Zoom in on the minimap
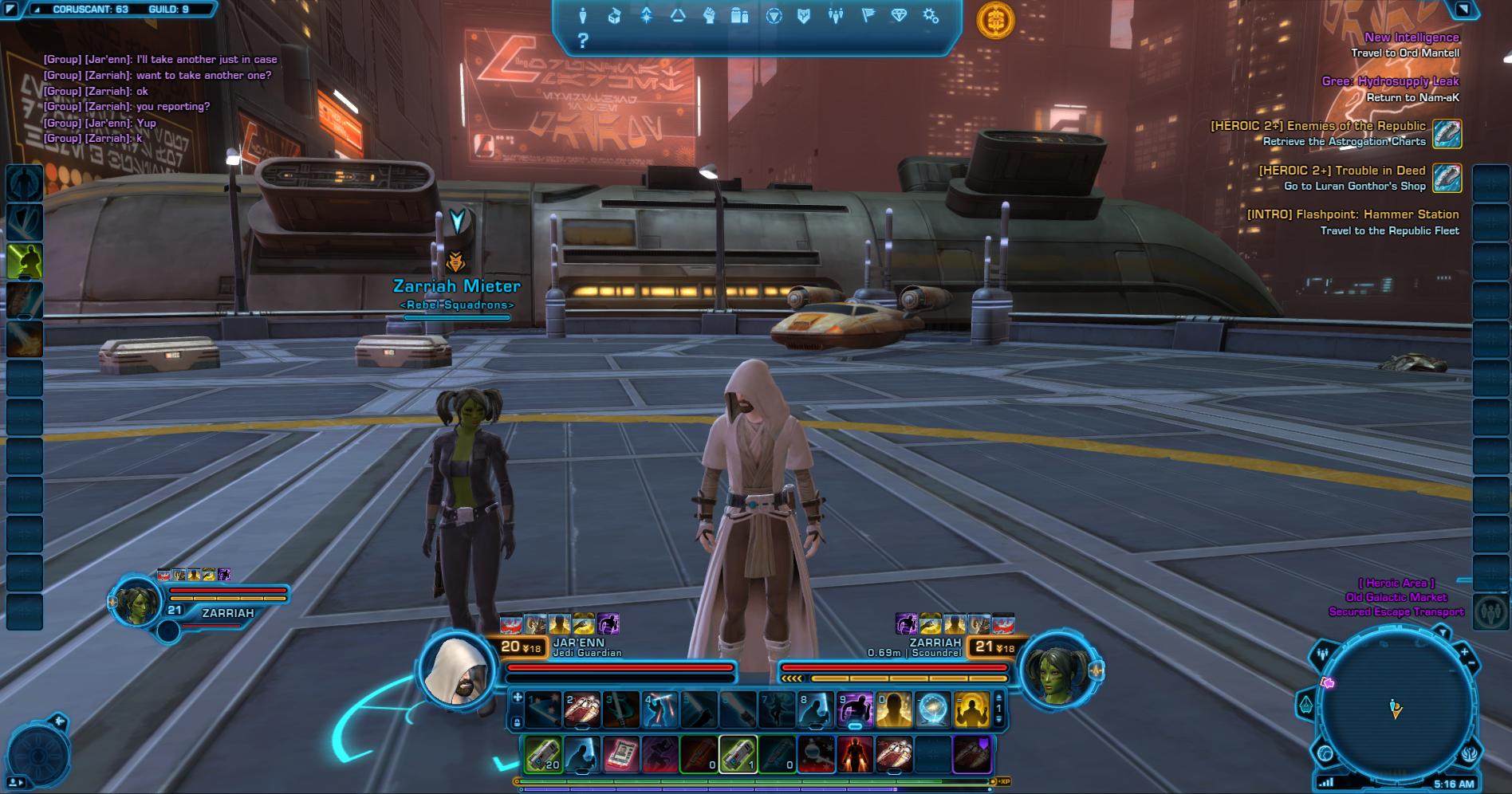The height and width of the screenshot is (794, 1512). tap(1464, 652)
